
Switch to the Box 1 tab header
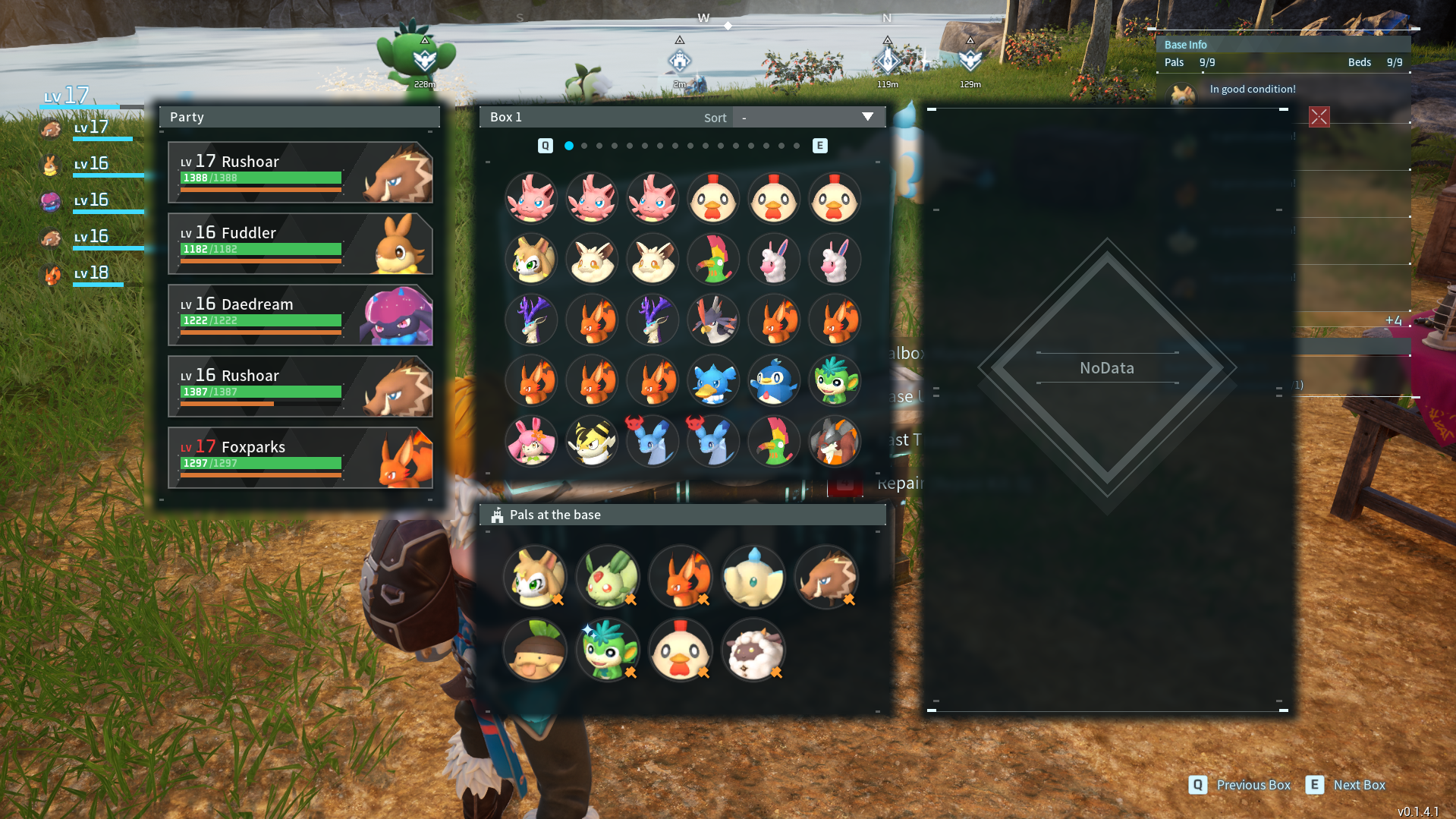pyautogui.click(x=505, y=117)
